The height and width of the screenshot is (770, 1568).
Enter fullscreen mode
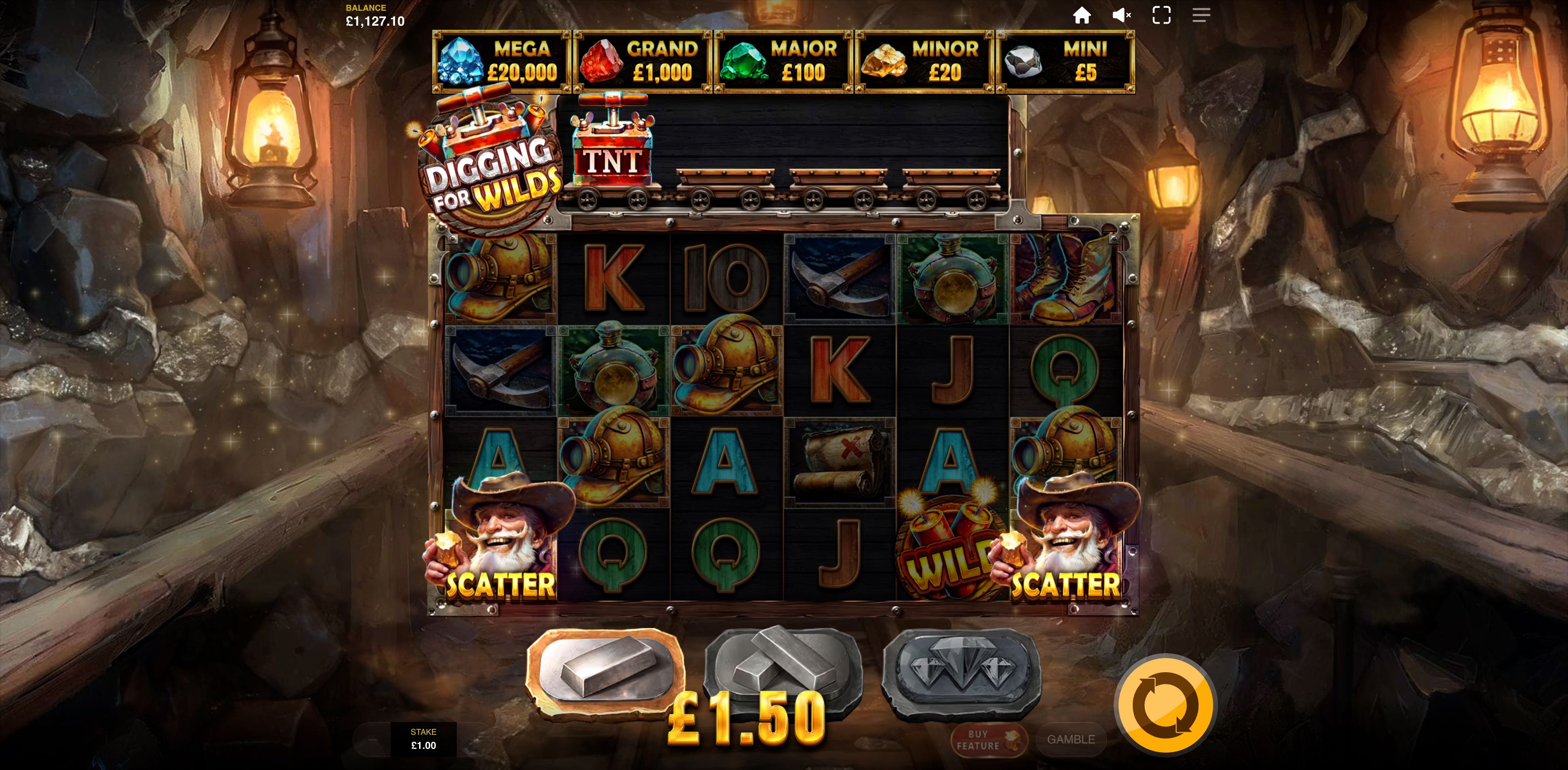1161,15
